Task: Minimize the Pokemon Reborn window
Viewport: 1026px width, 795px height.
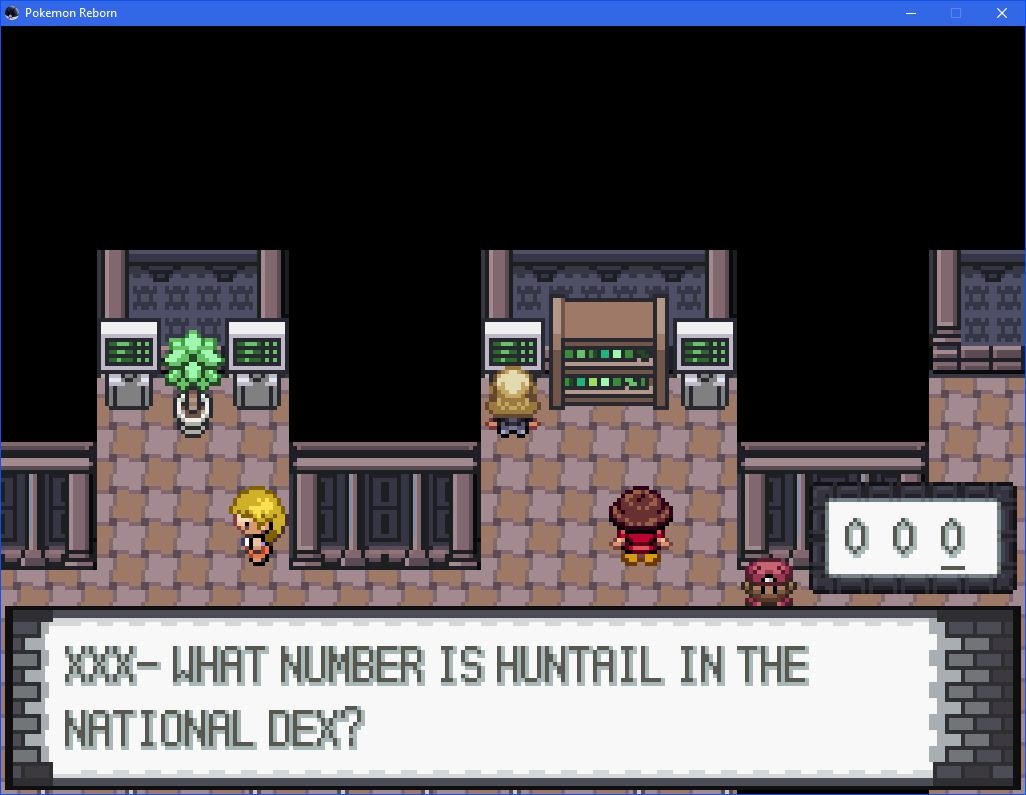Action: point(910,13)
